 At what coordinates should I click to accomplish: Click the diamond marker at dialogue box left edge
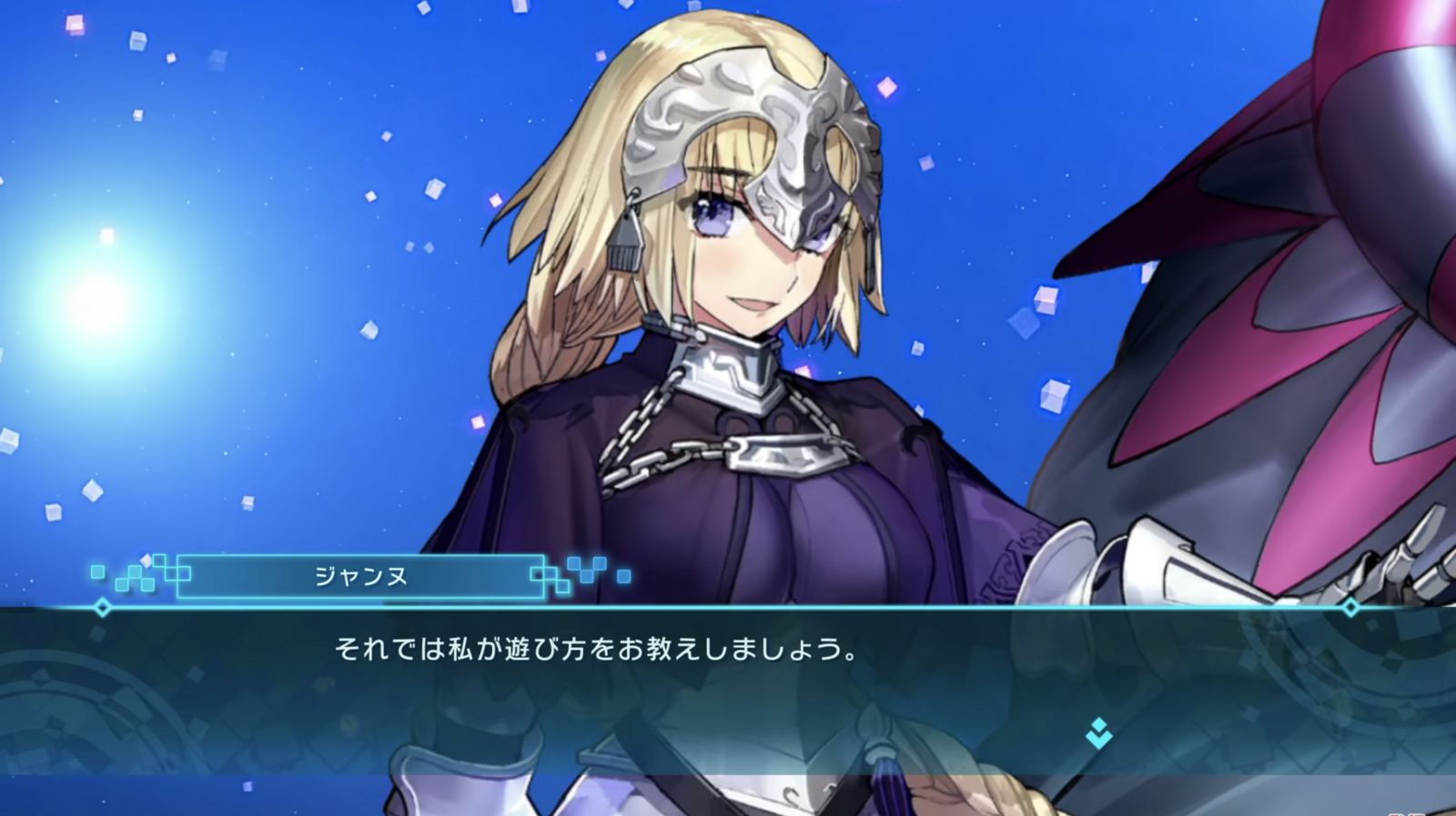click(103, 608)
